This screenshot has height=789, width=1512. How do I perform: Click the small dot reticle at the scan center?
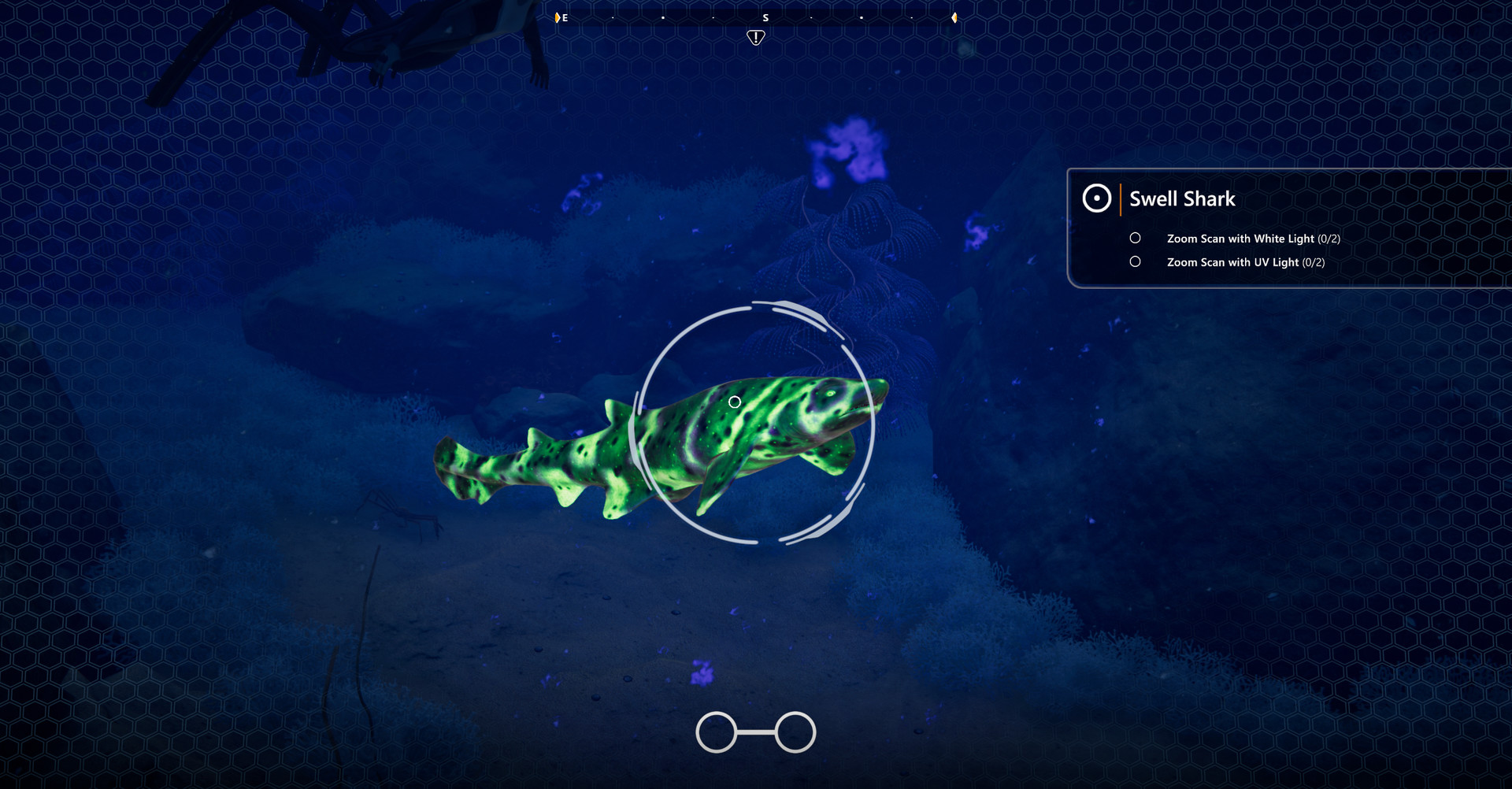click(x=735, y=401)
